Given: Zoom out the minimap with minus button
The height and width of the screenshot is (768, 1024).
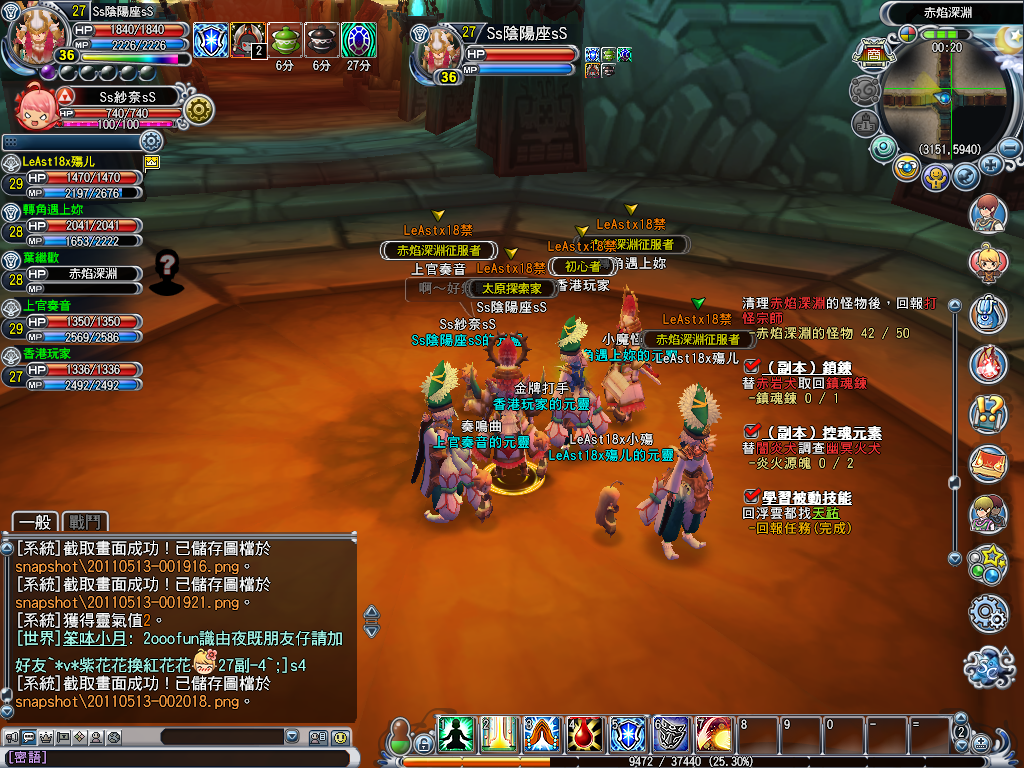Looking at the screenshot, I should (x=1010, y=147).
